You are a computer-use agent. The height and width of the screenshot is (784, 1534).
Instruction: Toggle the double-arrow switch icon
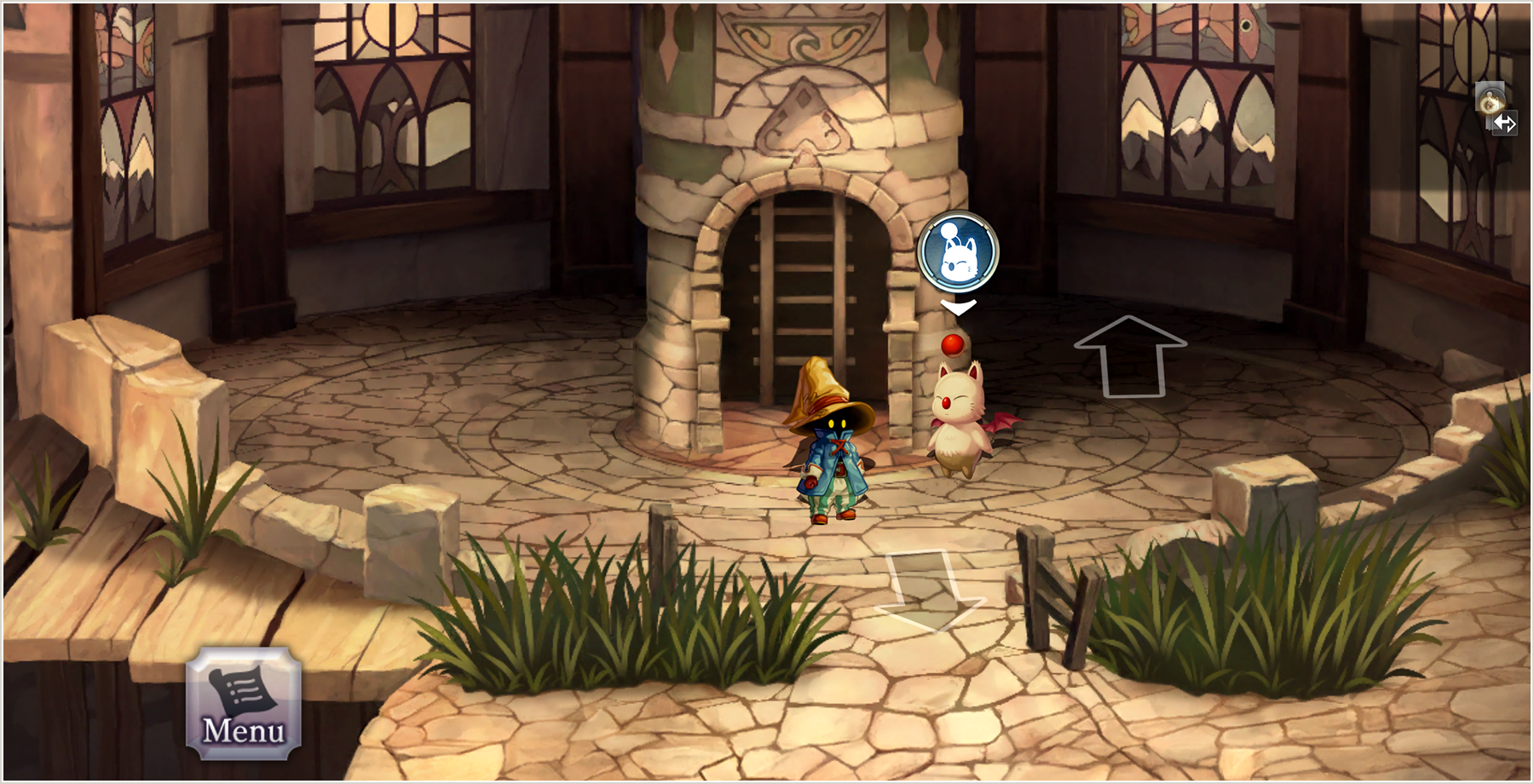pos(1505,124)
